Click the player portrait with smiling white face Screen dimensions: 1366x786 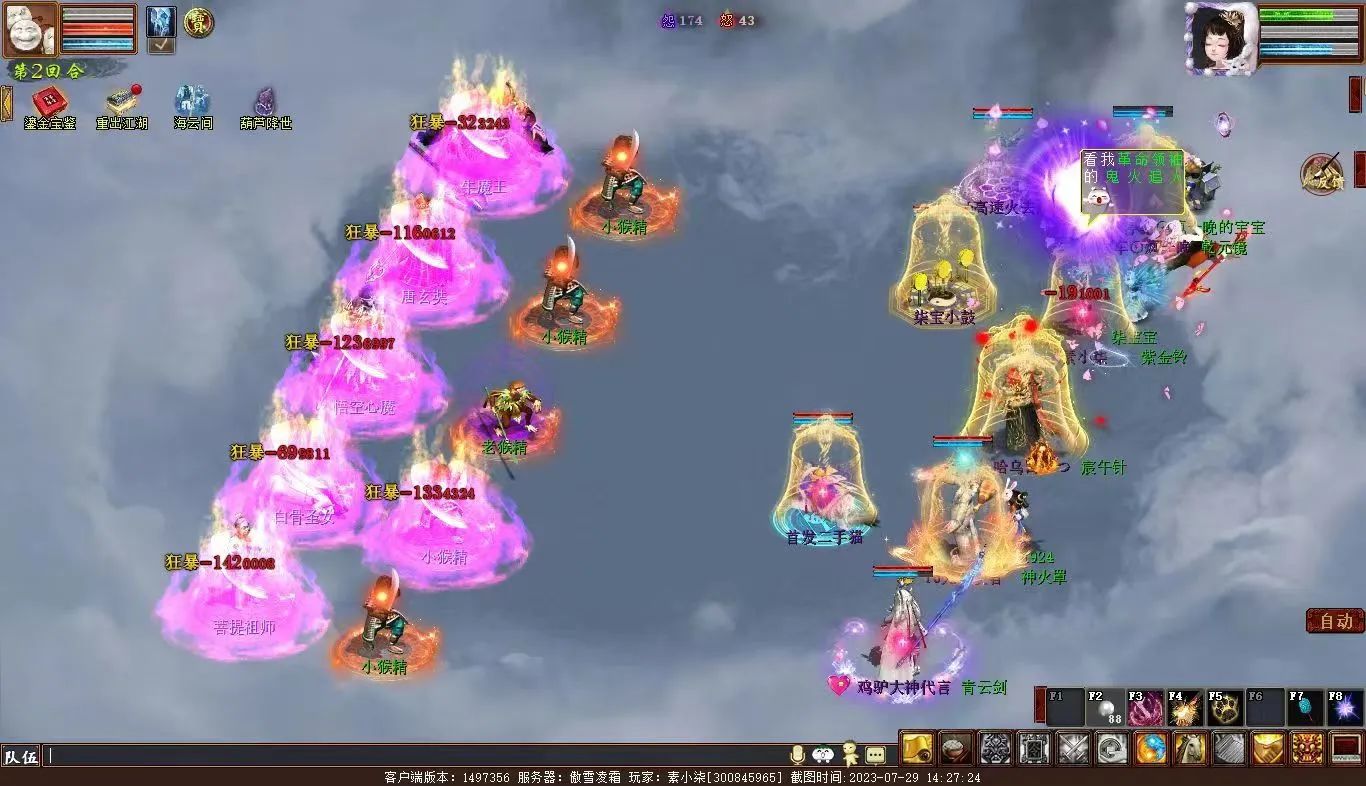pos(29,29)
